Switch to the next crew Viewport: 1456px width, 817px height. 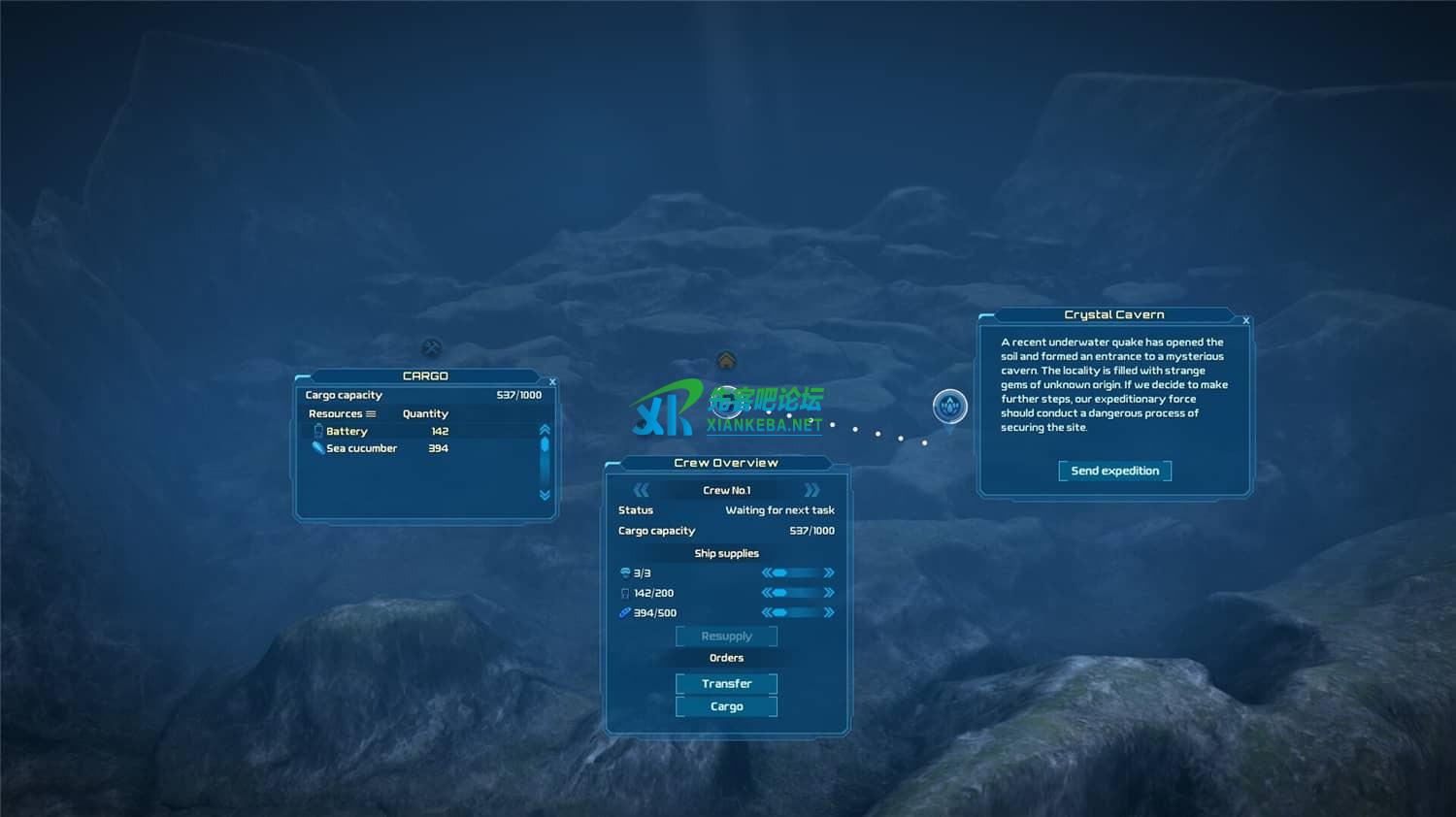(x=812, y=490)
